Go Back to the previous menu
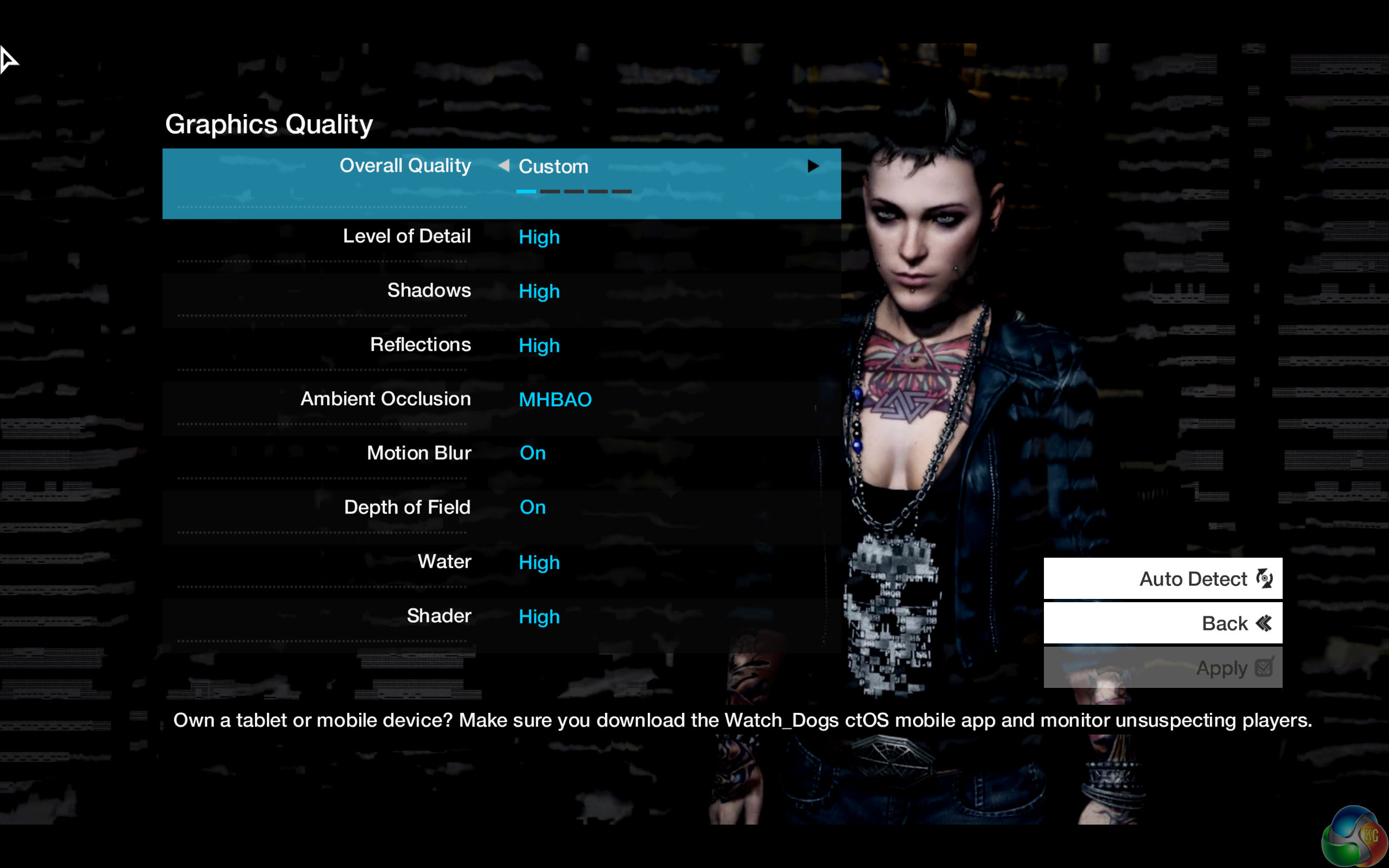1389x868 pixels. (1162, 623)
